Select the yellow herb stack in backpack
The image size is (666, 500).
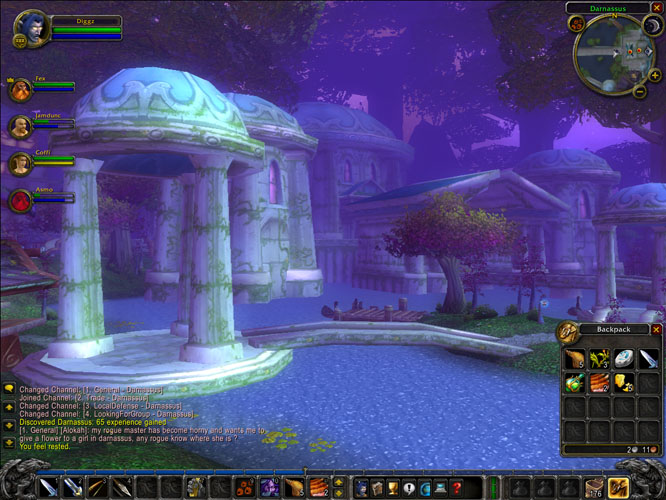(x=600, y=358)
